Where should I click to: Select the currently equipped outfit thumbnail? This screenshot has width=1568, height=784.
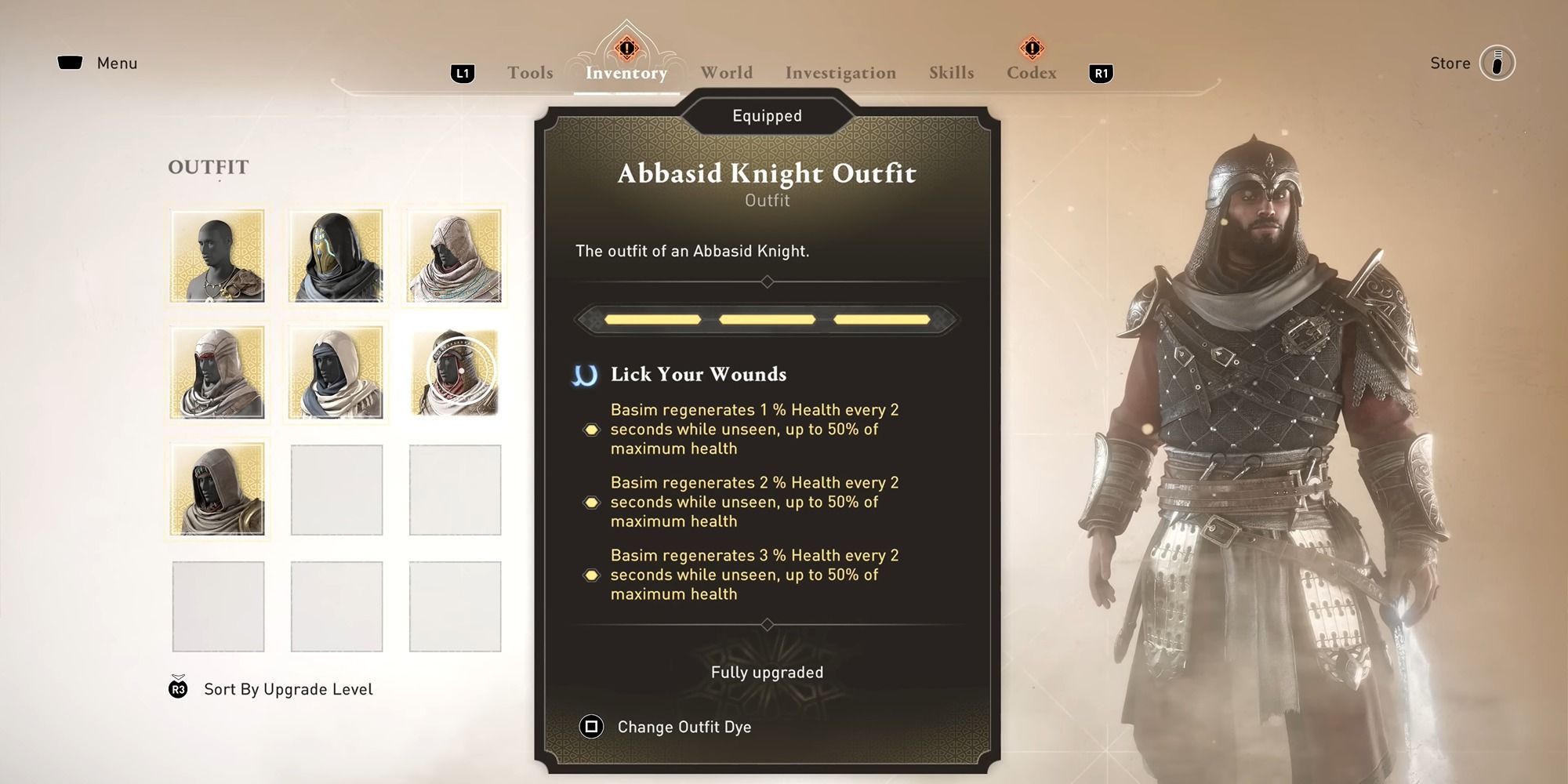(455, 372)
